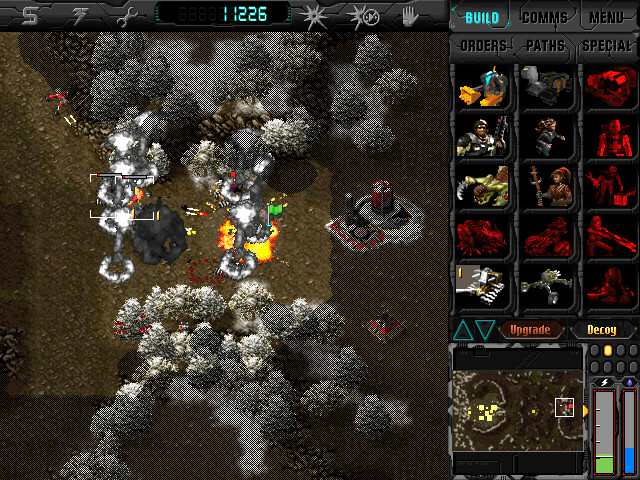Open the COMMS tab
The width and height of the screenshot is (640, 480).
[544, 17]
